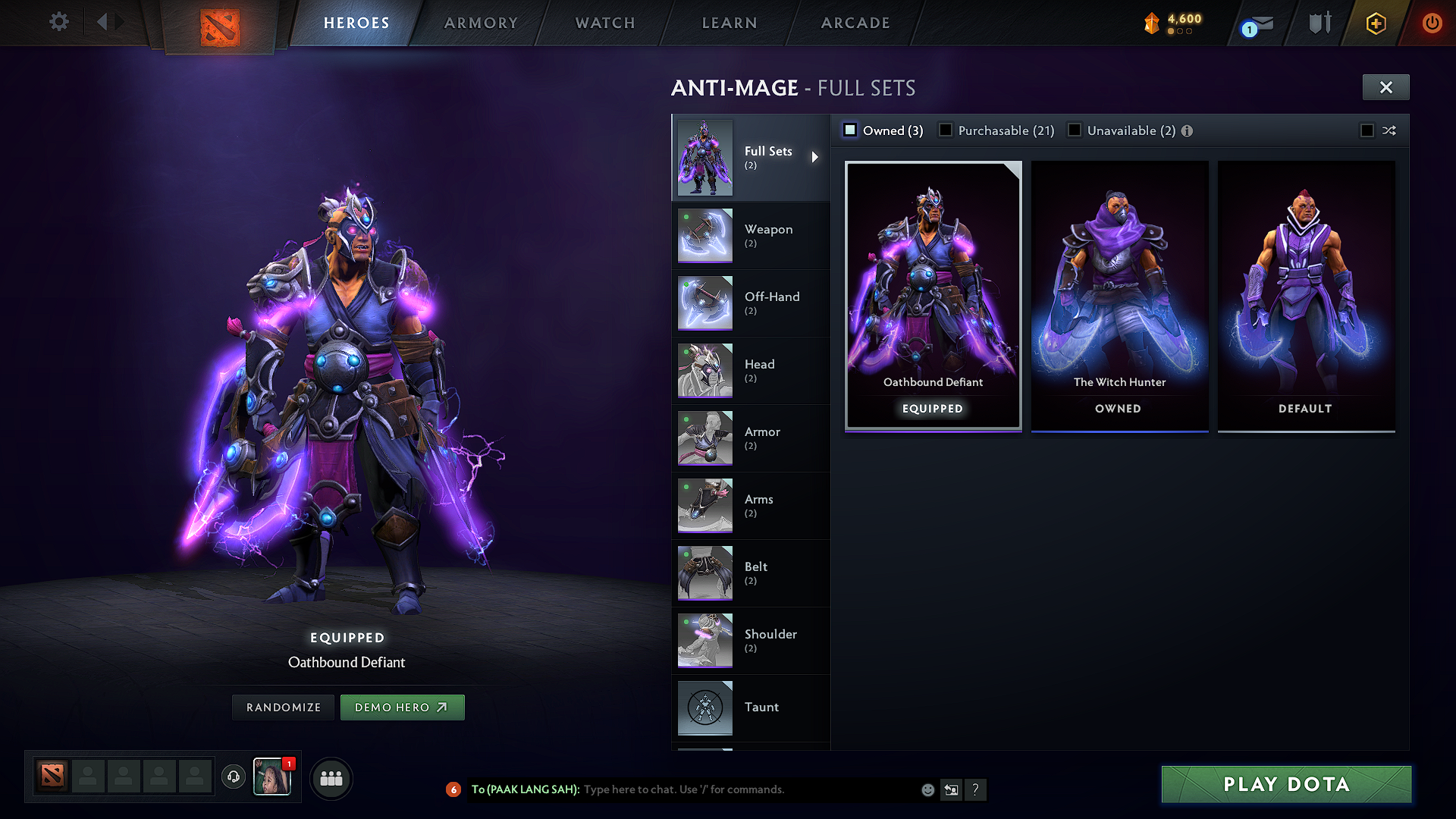Toggle the Unavailable items filter
The image size is (1456, 819).
pos(1075,130)
